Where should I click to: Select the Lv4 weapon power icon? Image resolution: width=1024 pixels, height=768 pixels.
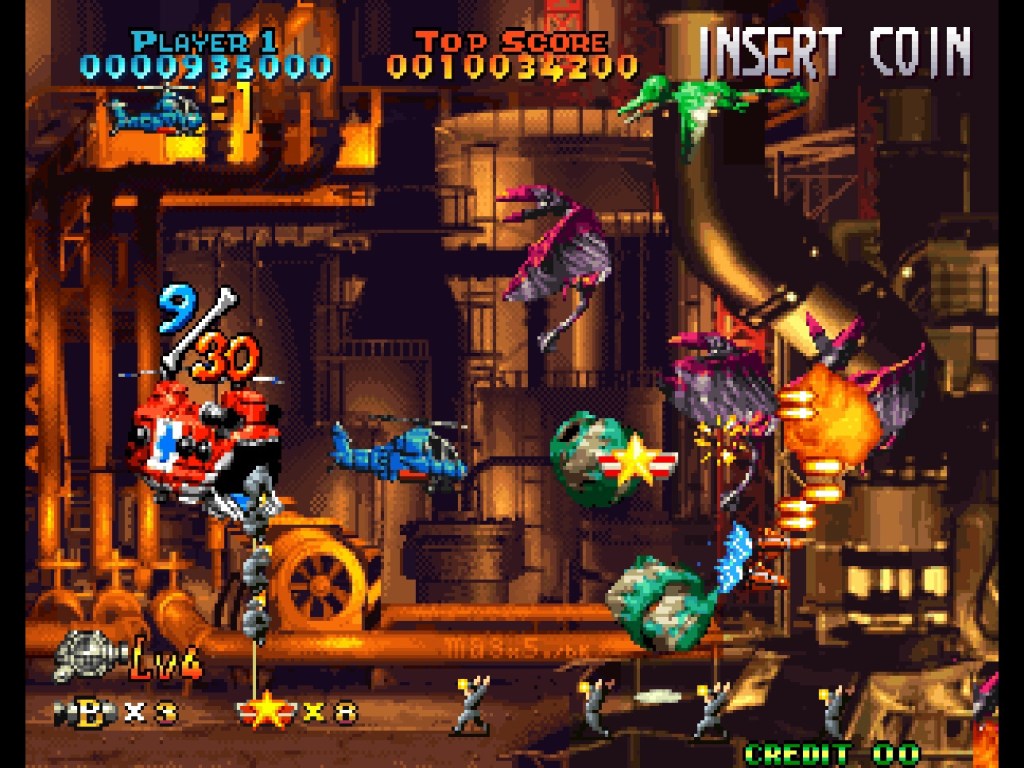(88, 657)
